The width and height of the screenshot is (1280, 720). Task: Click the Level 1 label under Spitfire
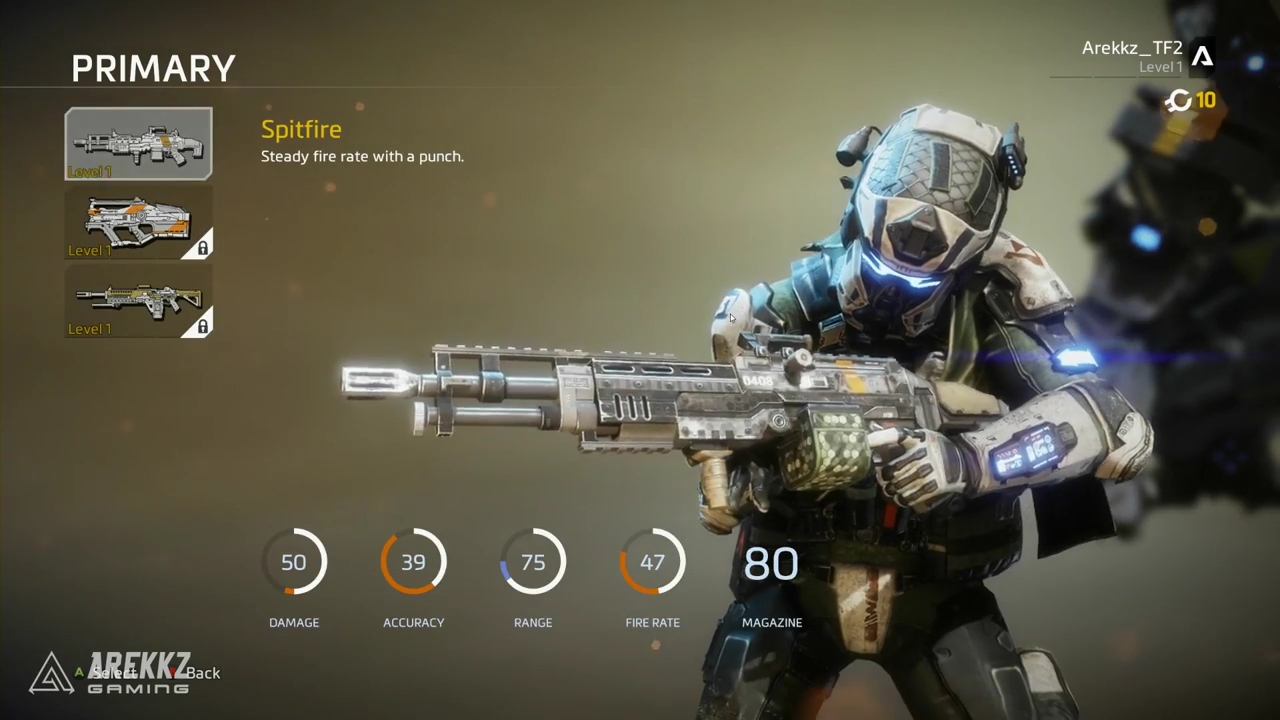(x=92, y=171)
